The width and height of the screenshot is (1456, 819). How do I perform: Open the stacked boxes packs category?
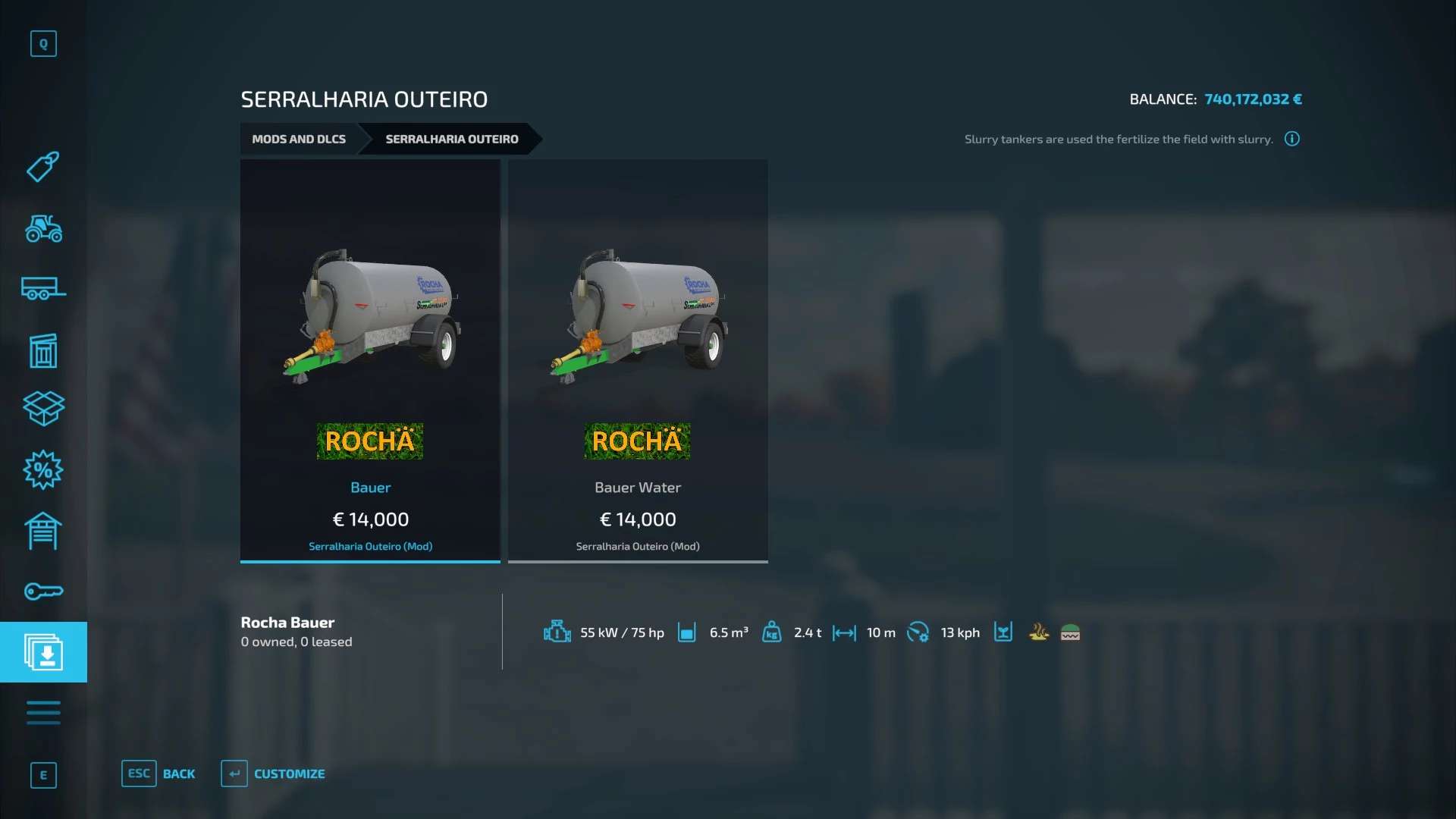click(43, 409)
